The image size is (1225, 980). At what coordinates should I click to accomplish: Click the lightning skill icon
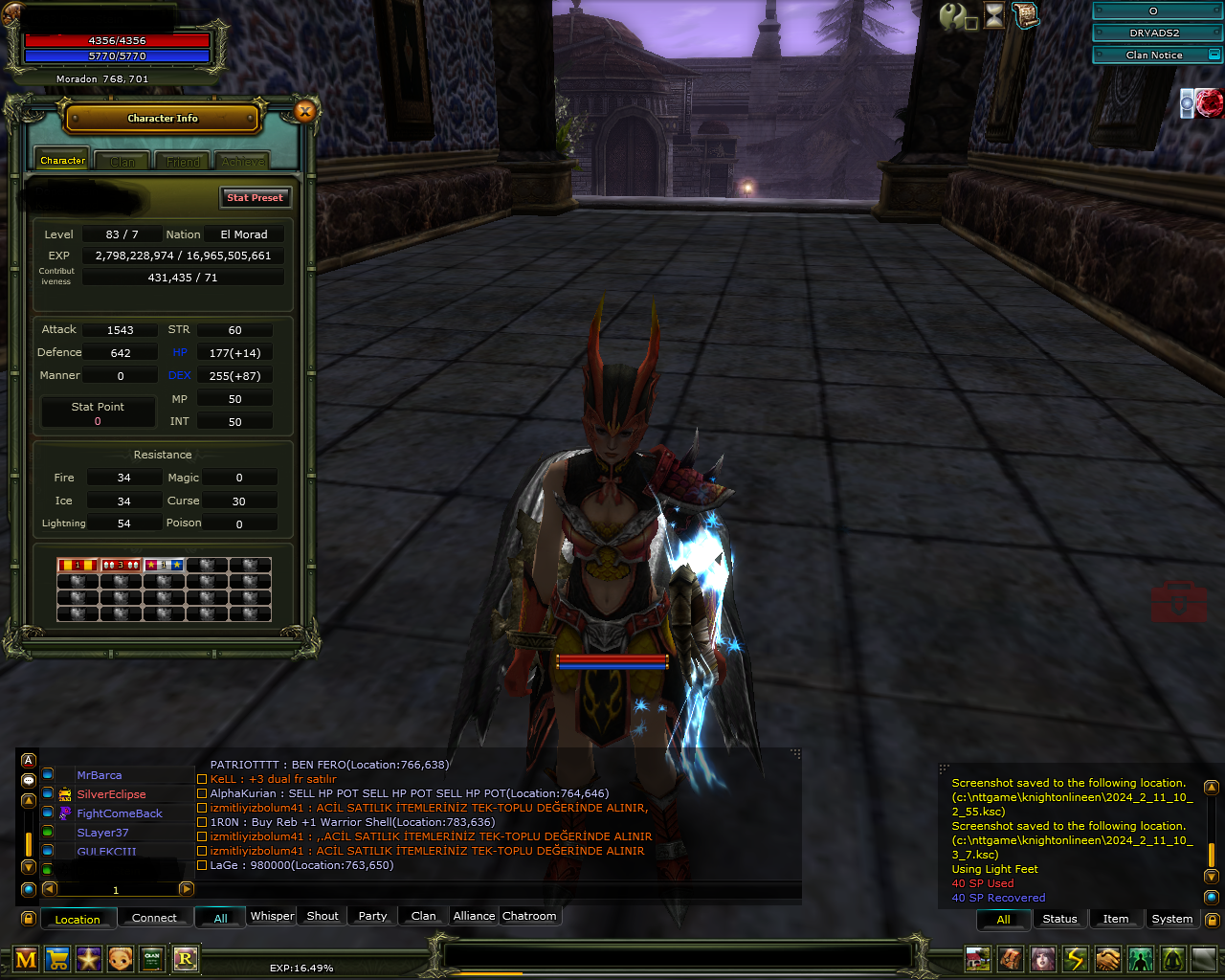click(1074, 959)
